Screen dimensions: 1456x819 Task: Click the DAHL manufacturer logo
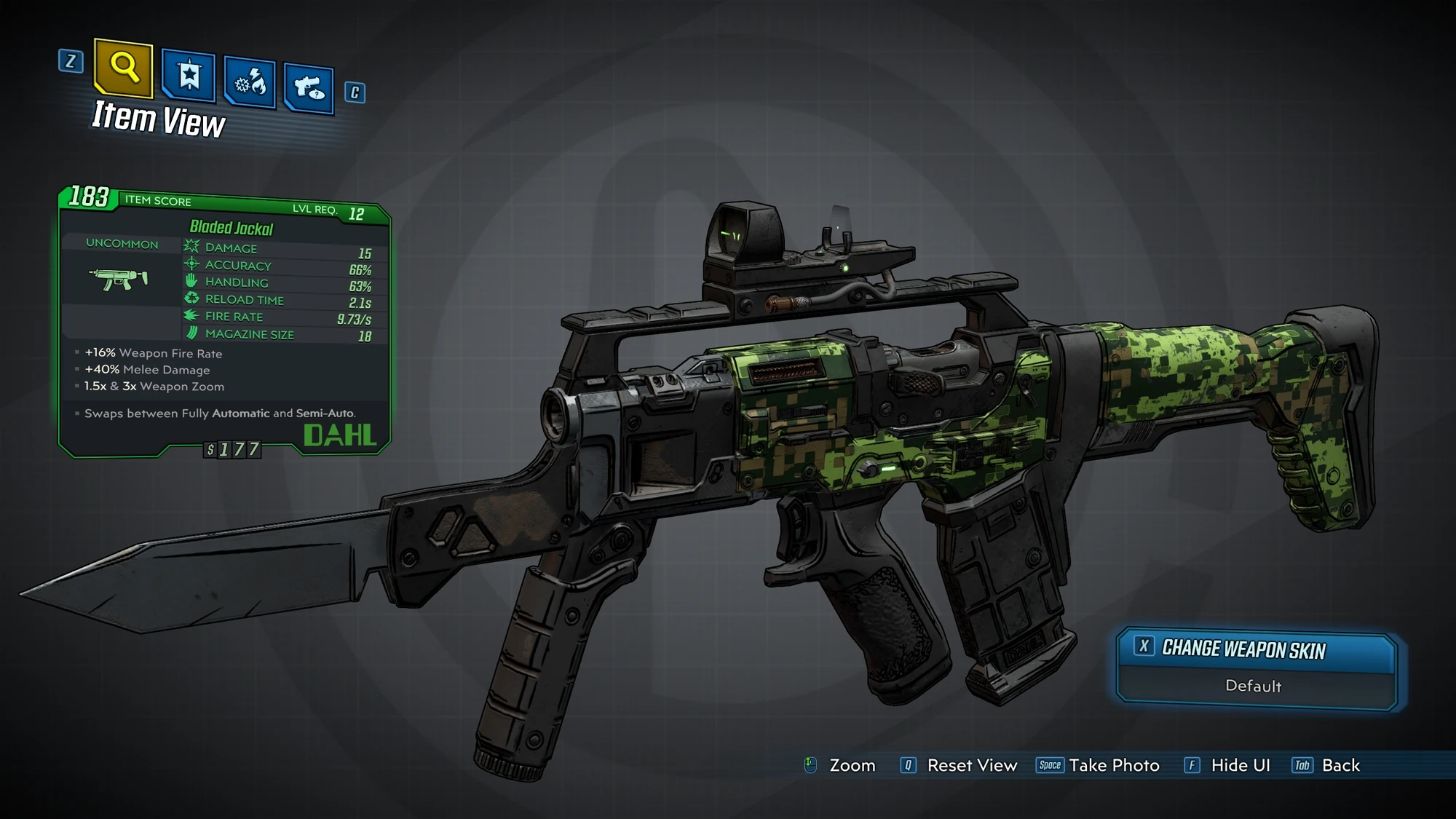(339, 436)
